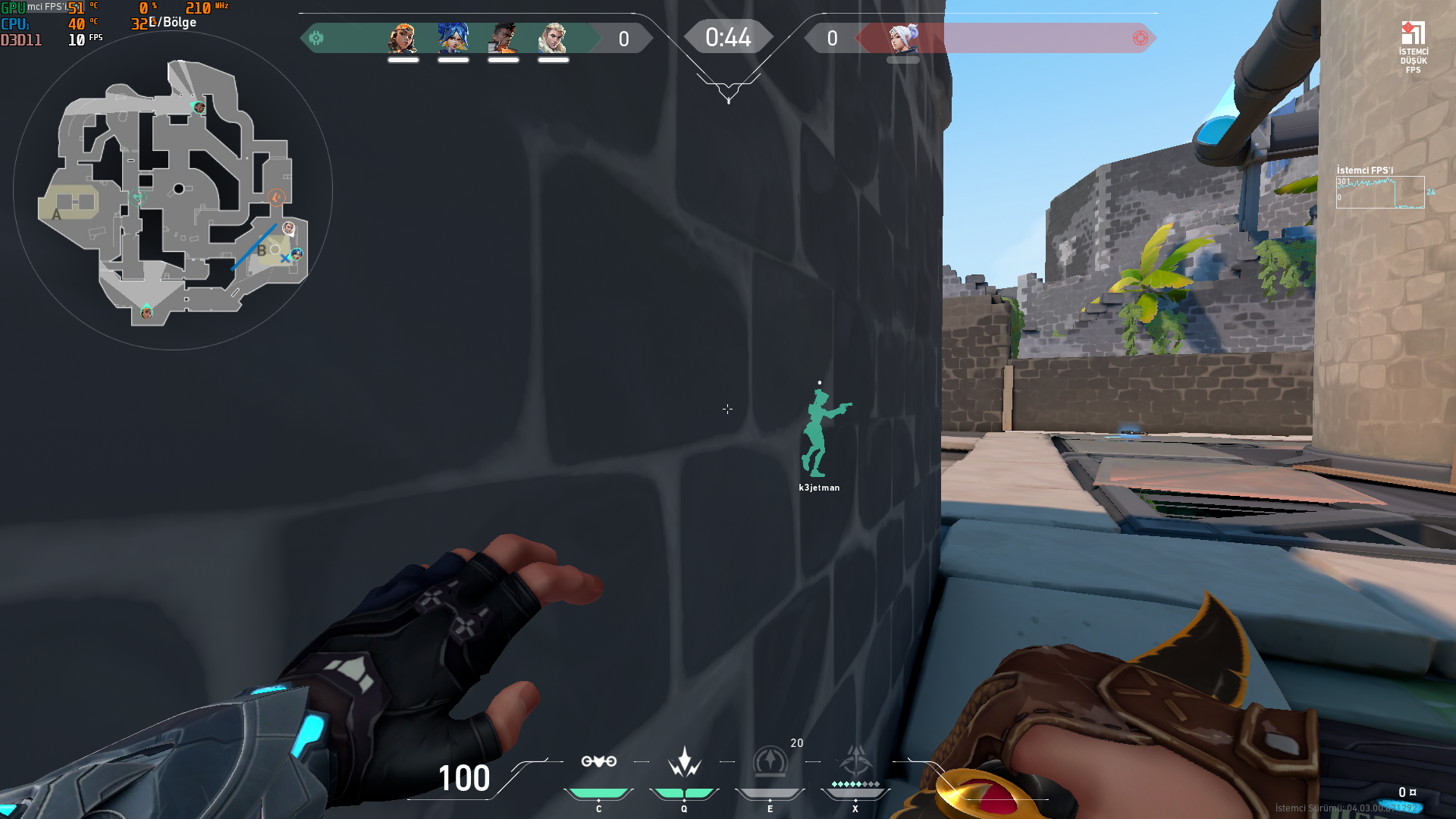Click the health value 100
This screenshot has height=819, width=1456.
(x=463, y=779)
